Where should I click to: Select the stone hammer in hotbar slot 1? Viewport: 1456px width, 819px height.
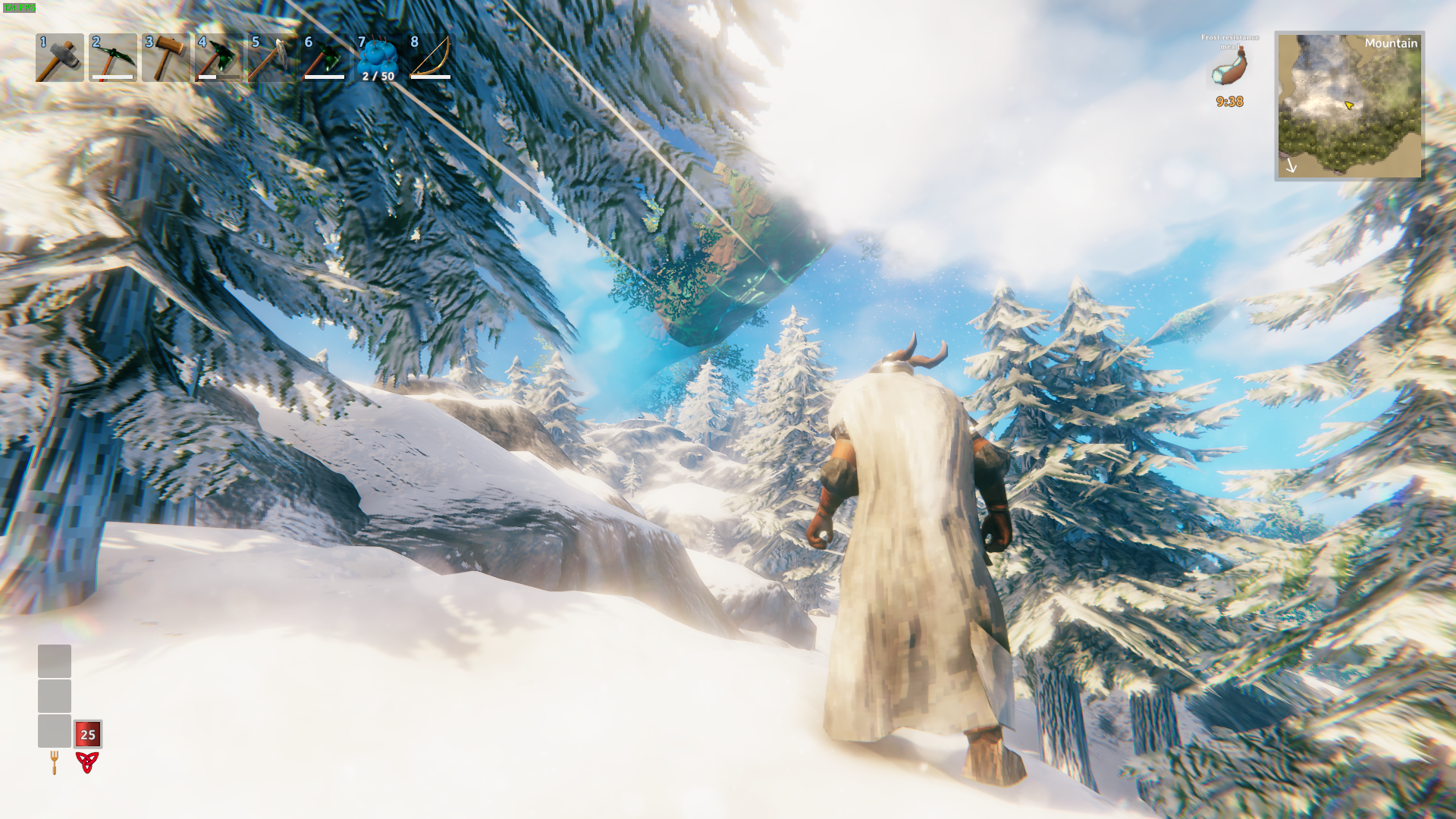click(59, 58)
